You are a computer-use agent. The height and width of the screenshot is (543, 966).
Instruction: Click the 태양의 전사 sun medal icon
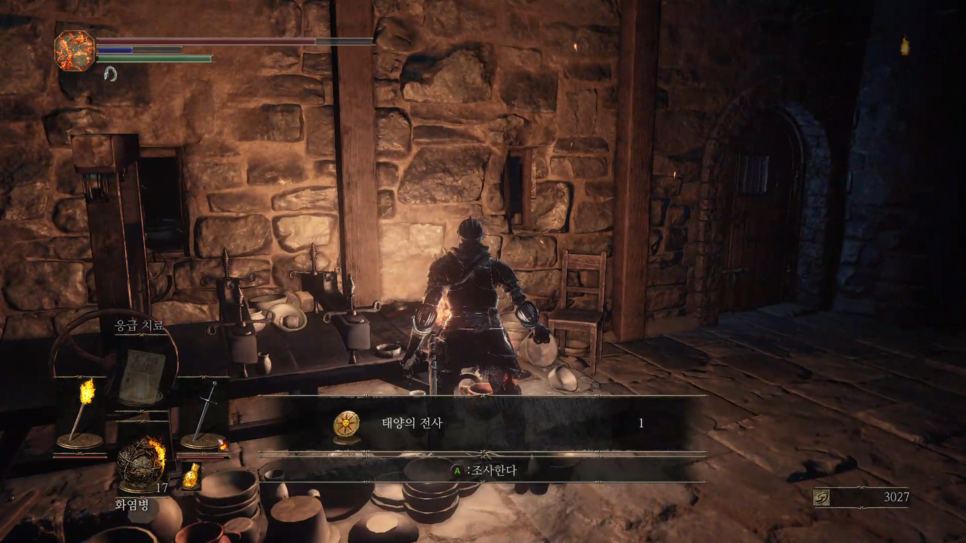pos(347,424)
